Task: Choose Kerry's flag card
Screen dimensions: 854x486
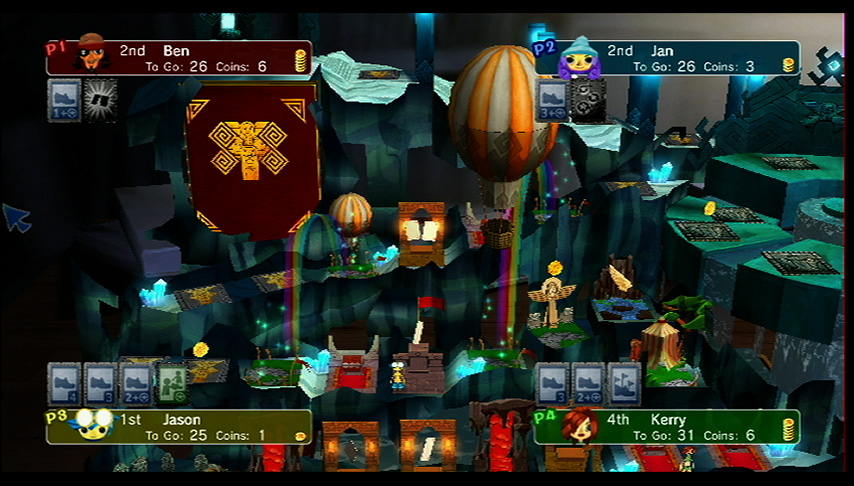Action: (624, 383)
